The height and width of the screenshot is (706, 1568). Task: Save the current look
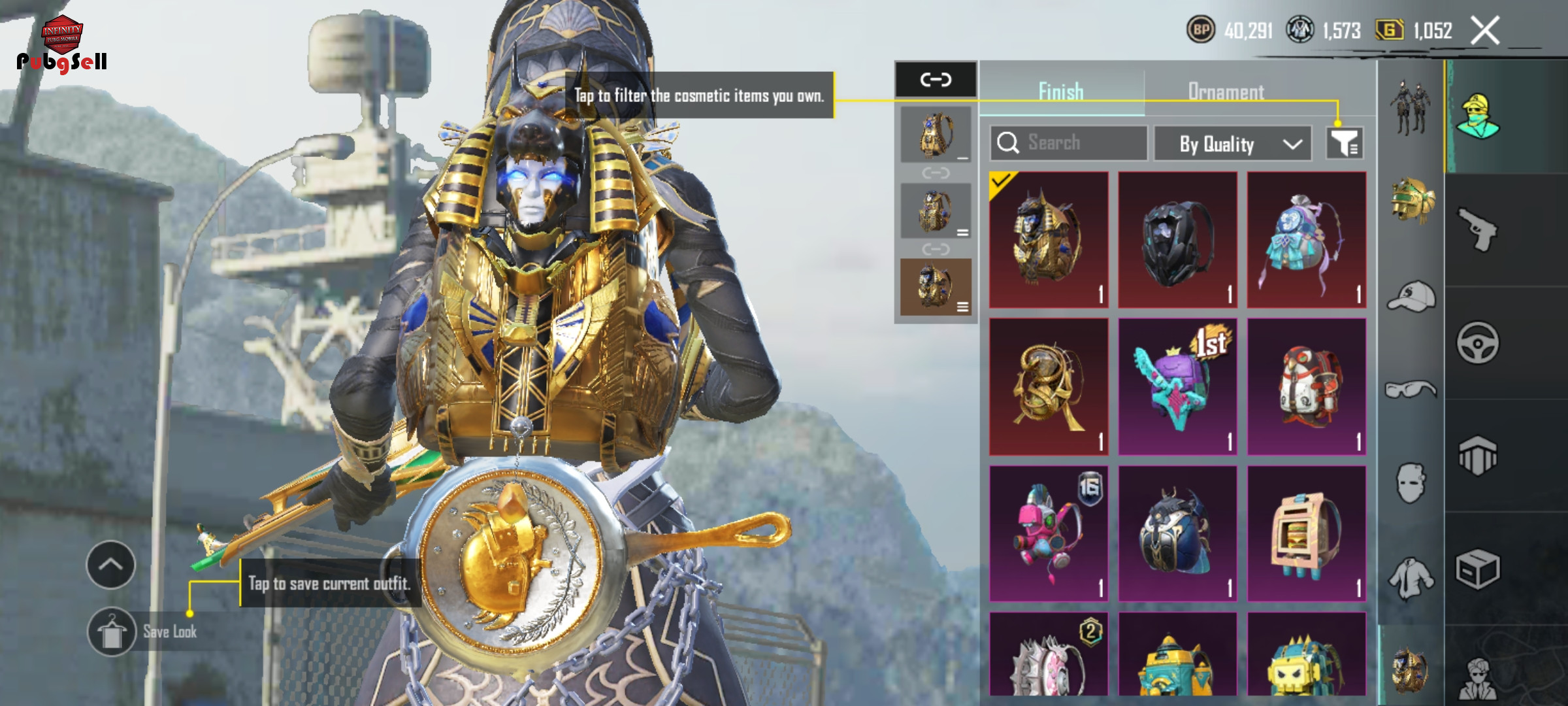[112, 631]
